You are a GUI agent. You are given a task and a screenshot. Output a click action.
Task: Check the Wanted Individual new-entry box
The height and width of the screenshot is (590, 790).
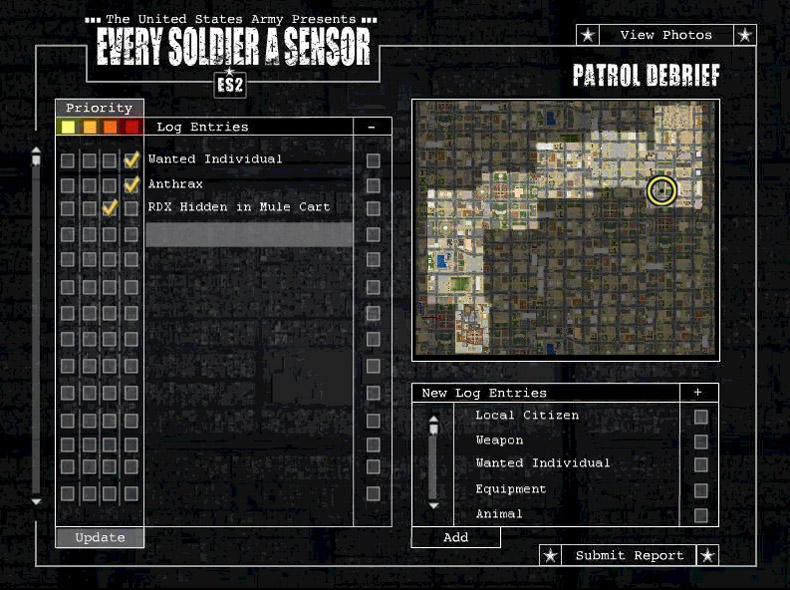tap(701, 465)
